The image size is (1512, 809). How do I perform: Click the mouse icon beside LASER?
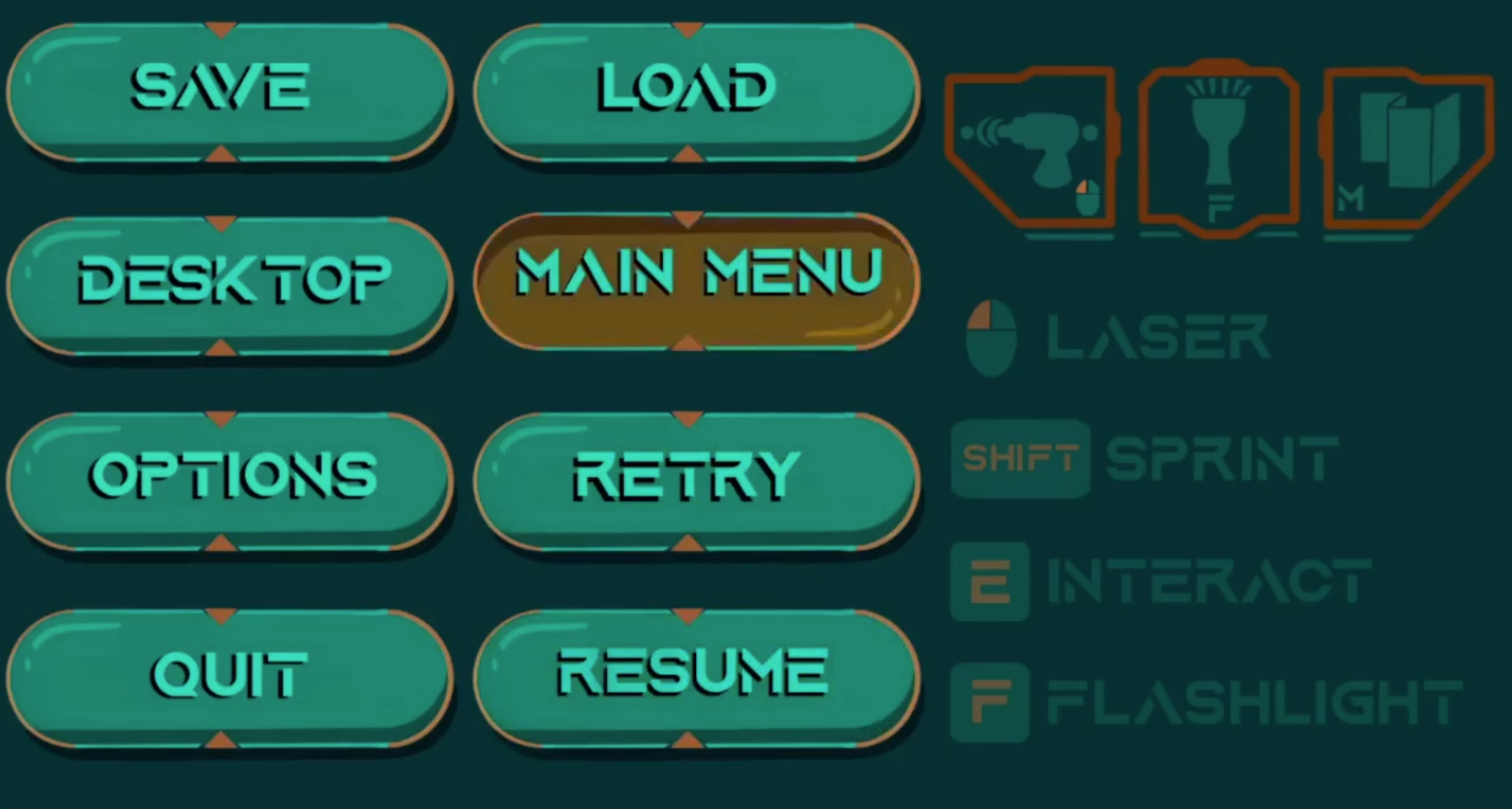993,339
